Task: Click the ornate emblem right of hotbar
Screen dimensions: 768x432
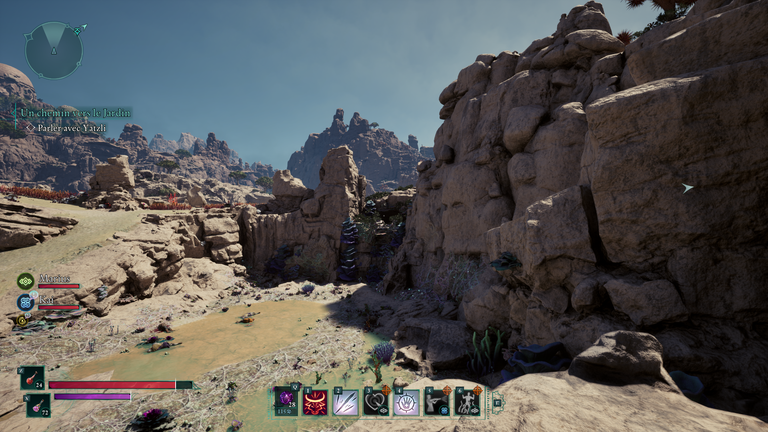Action: click(497, 402)
